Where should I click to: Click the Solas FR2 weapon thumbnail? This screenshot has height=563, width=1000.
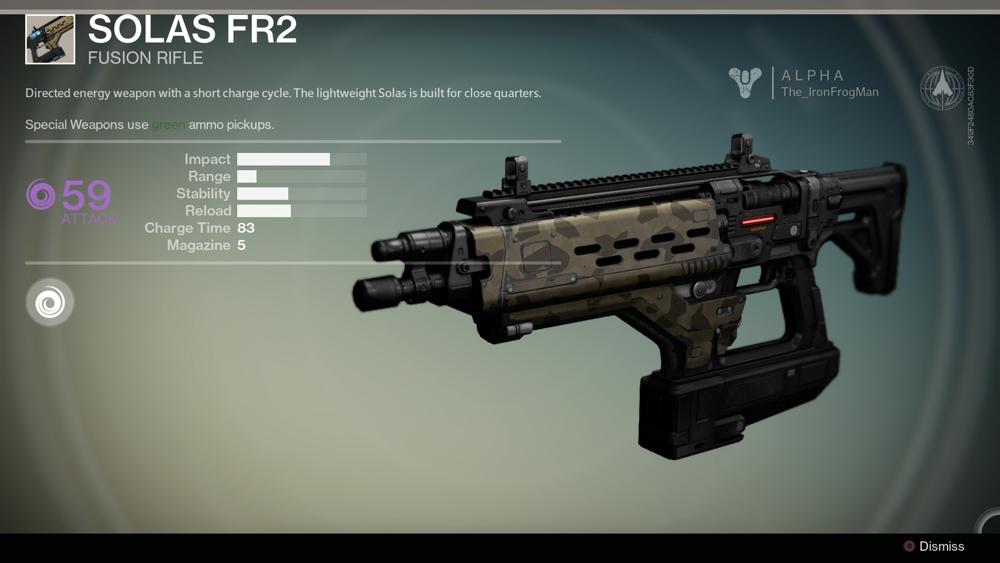pyautogui.click(x=50, y=38)
